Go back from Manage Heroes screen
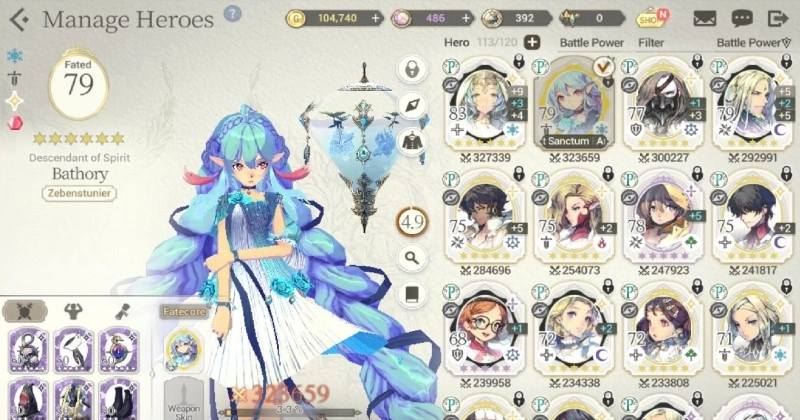Viewport: 800px width, 420px height. 18,20
